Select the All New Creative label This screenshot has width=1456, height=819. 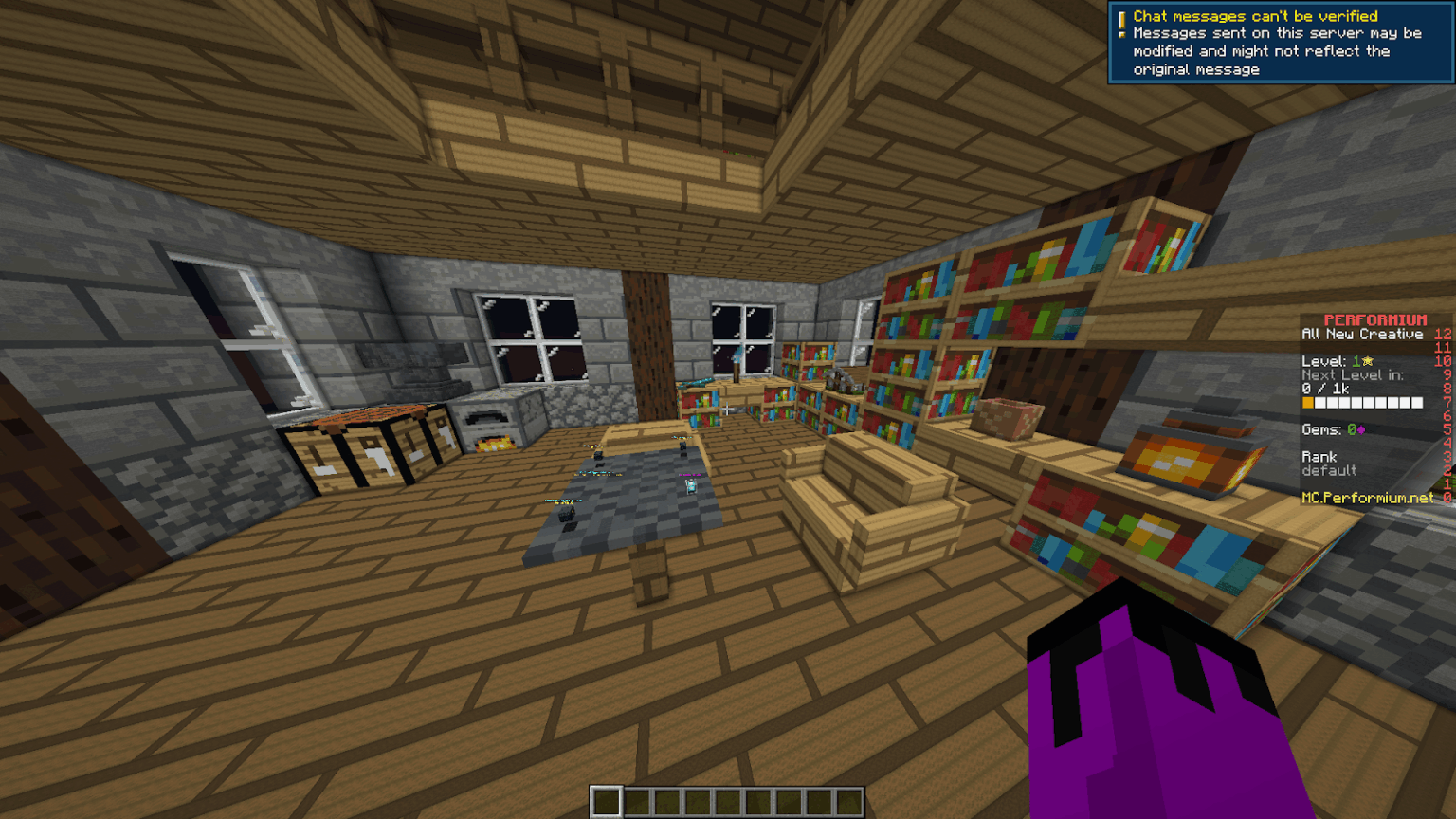[1362, 334]
